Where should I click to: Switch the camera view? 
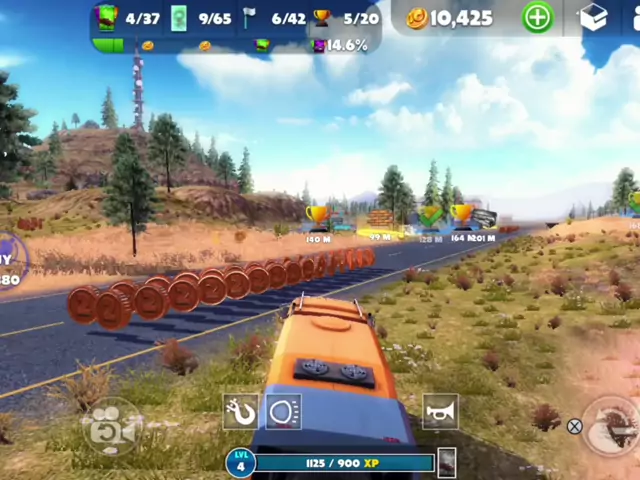tap(111, 427)
